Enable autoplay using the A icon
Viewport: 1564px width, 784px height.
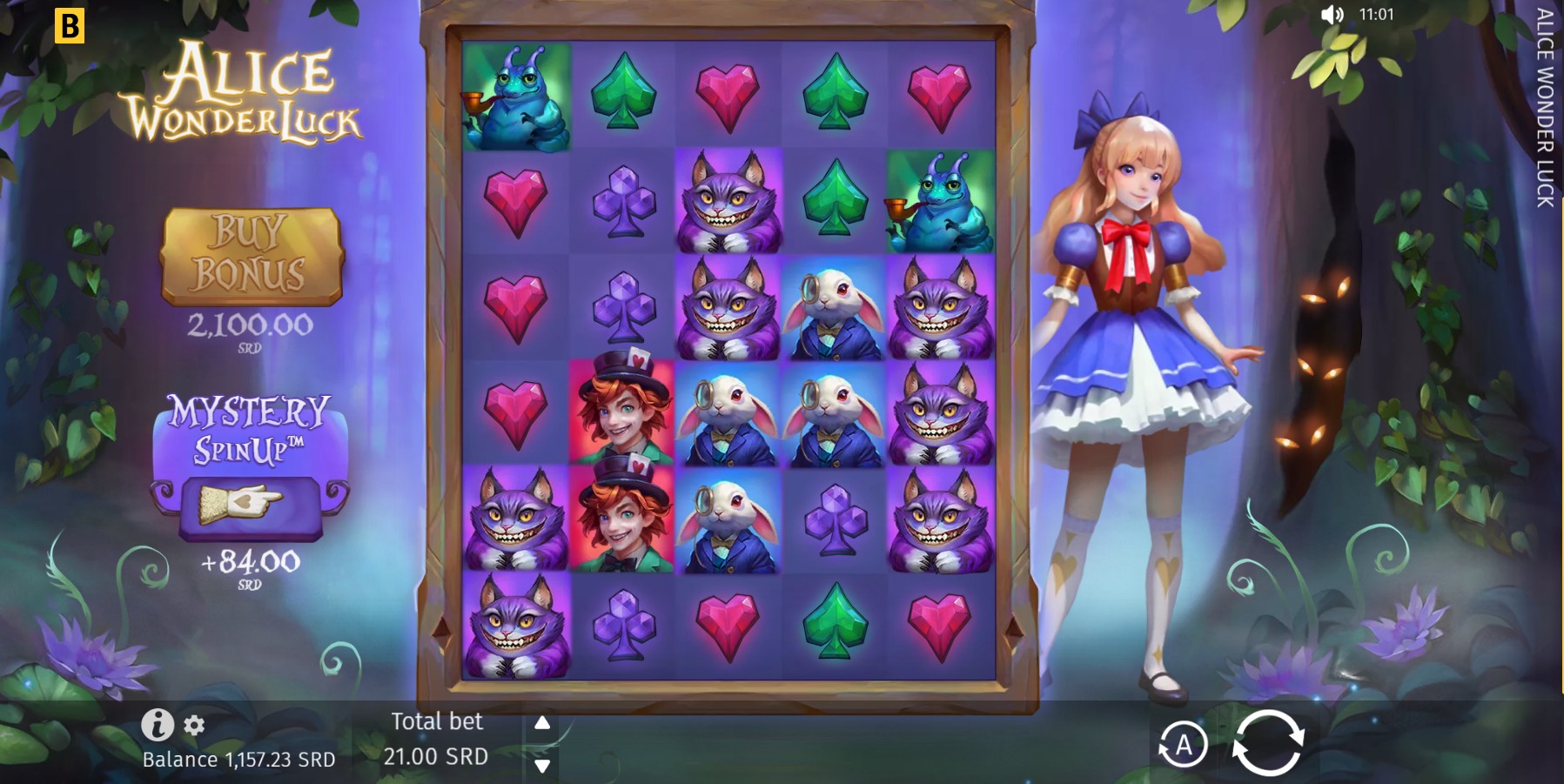click(1184, 746)
